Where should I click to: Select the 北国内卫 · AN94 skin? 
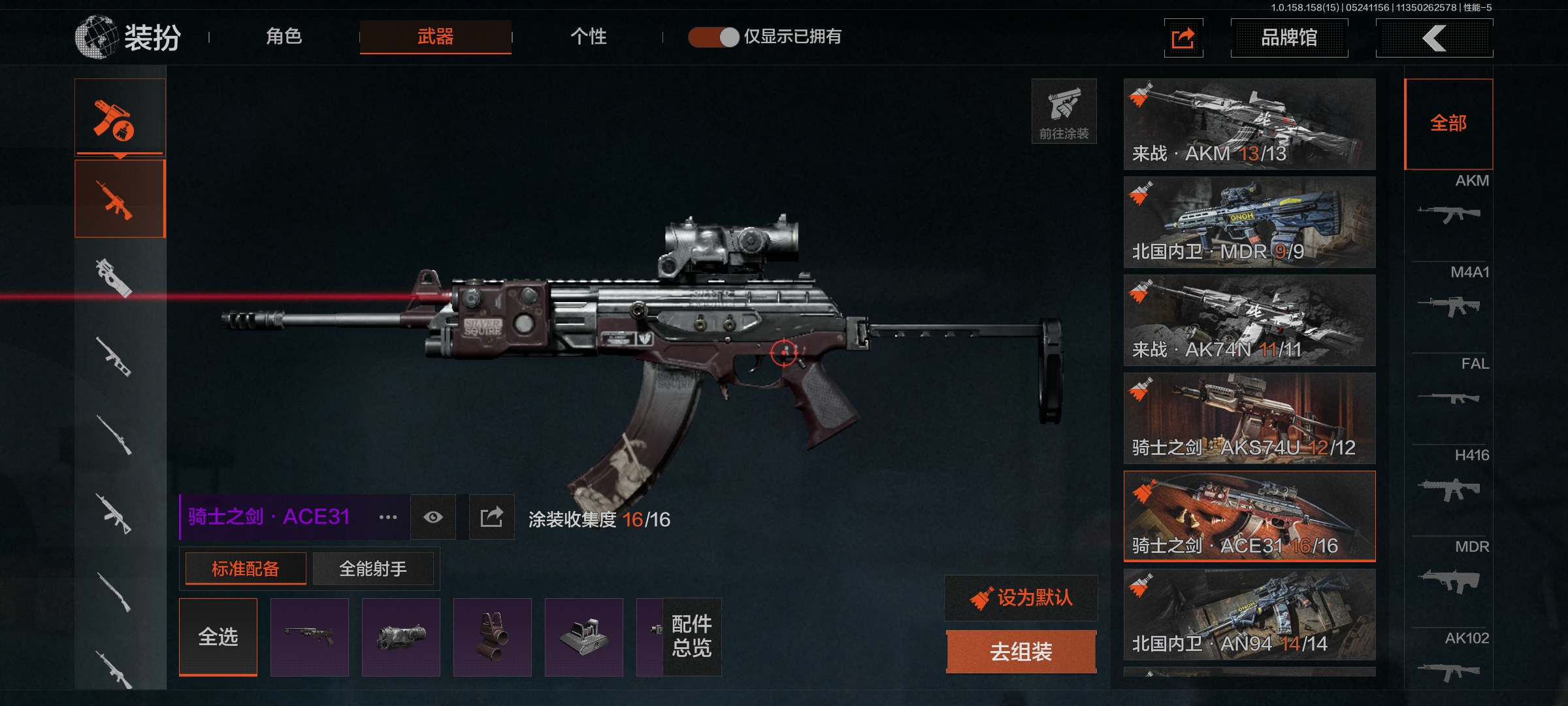pos(1249,614)
